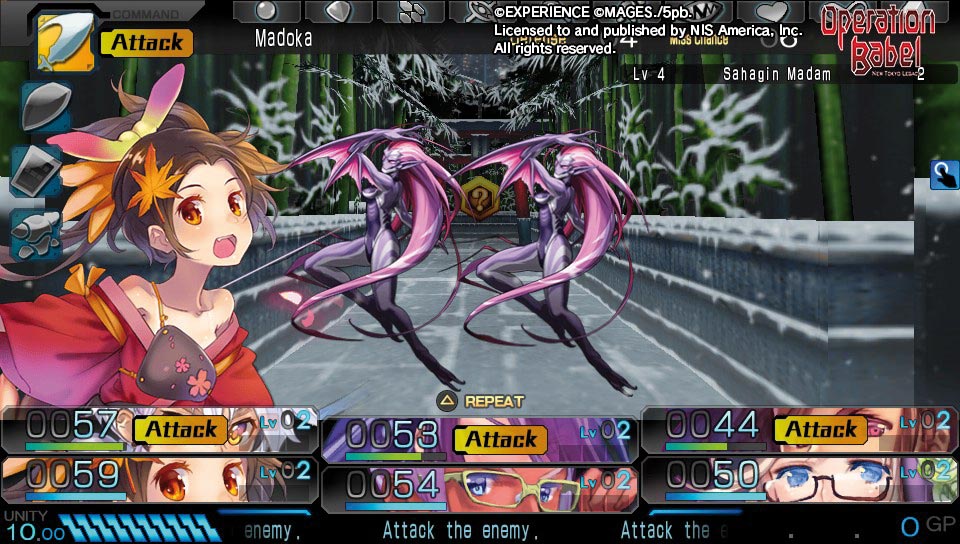Open the grey card command icon
The height and width of the screenshot is (544, 960).
(x=37, y=169)
